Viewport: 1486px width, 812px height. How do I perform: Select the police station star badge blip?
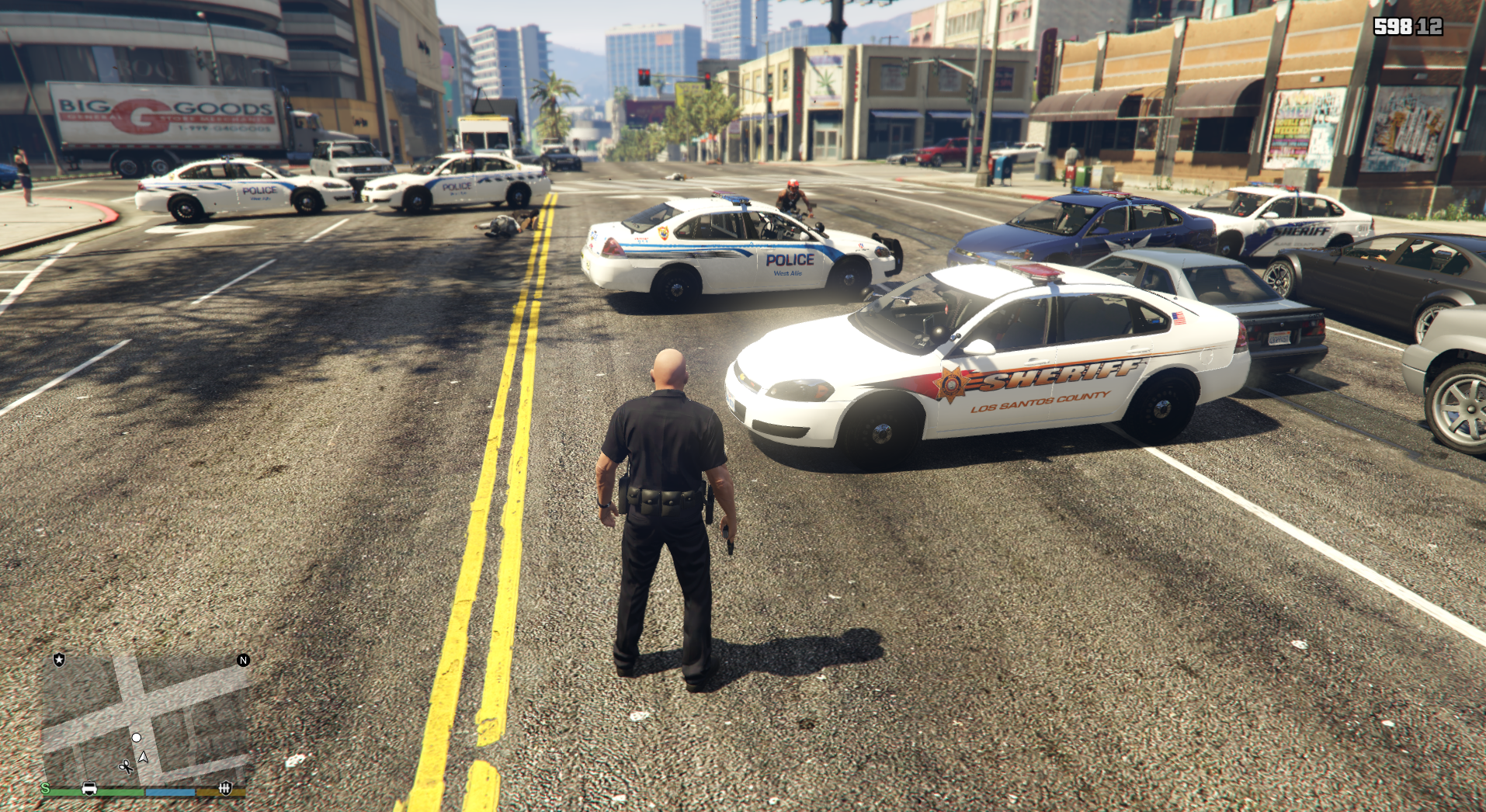(59, 660)
